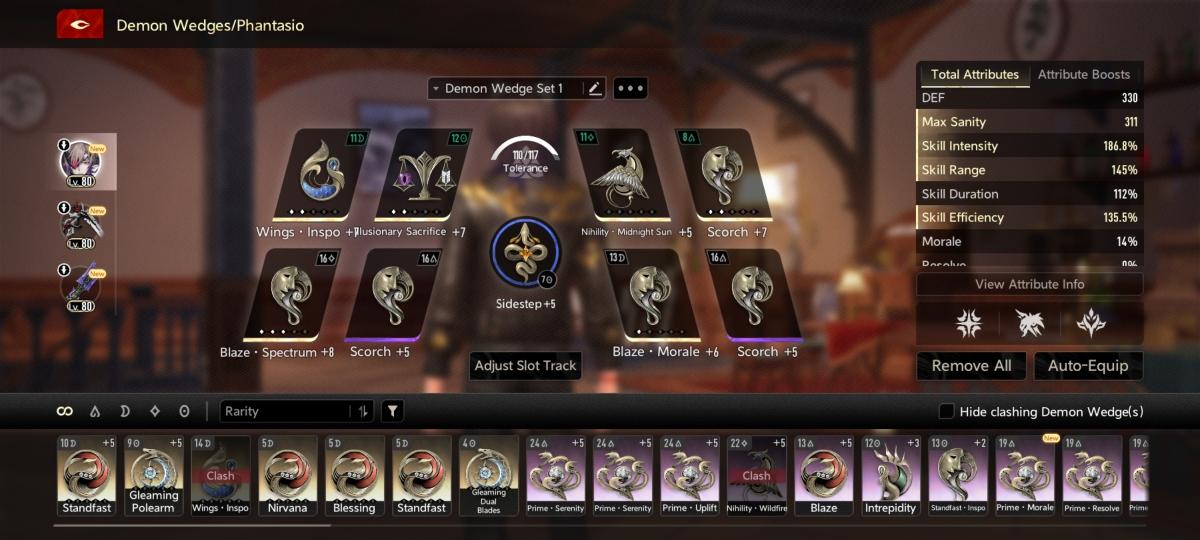This screenshot has height=540, width=1200.
Task: Toggle Hide clashing Demon Wedge(s)
Action: click(946, 411)
